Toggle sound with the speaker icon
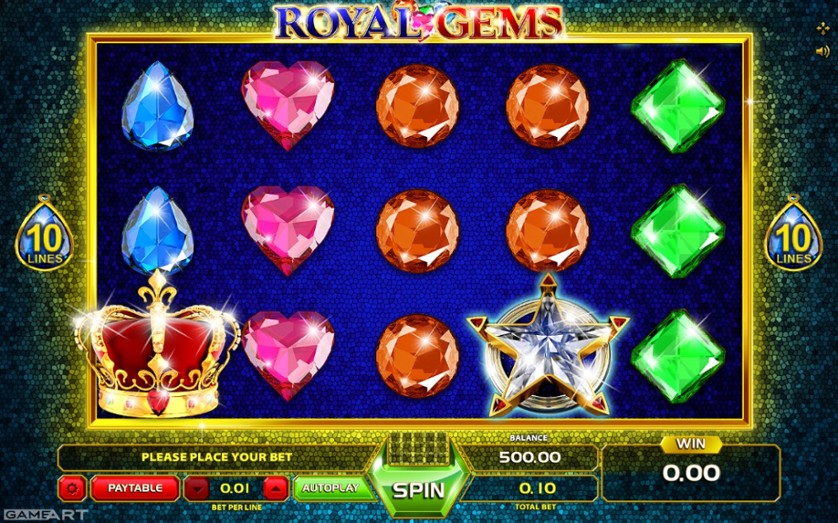The image size is (838, 523). pyautogui.click(x=823, y=49)
